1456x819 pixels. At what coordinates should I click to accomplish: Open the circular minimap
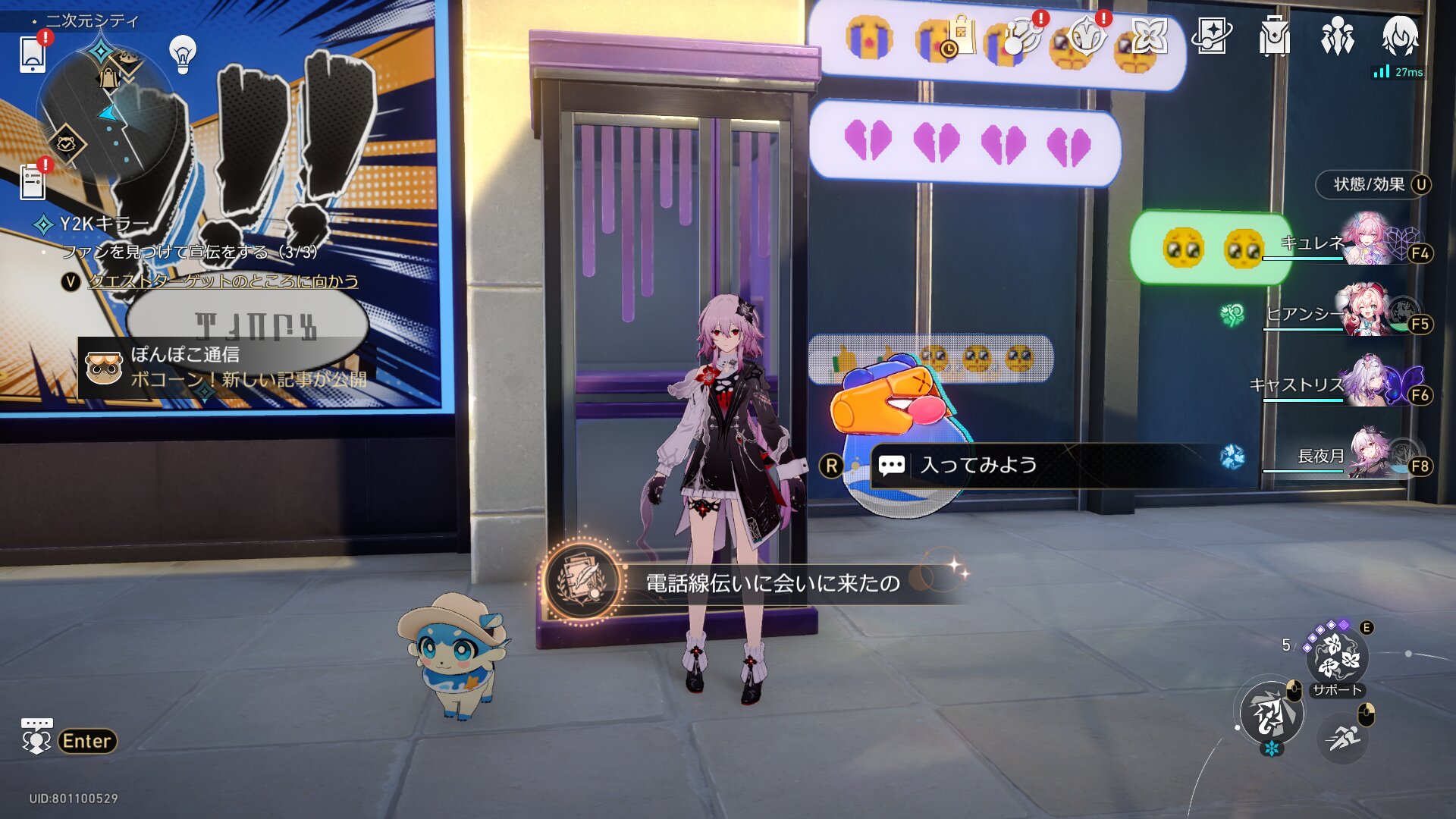(x=106, y=114)
